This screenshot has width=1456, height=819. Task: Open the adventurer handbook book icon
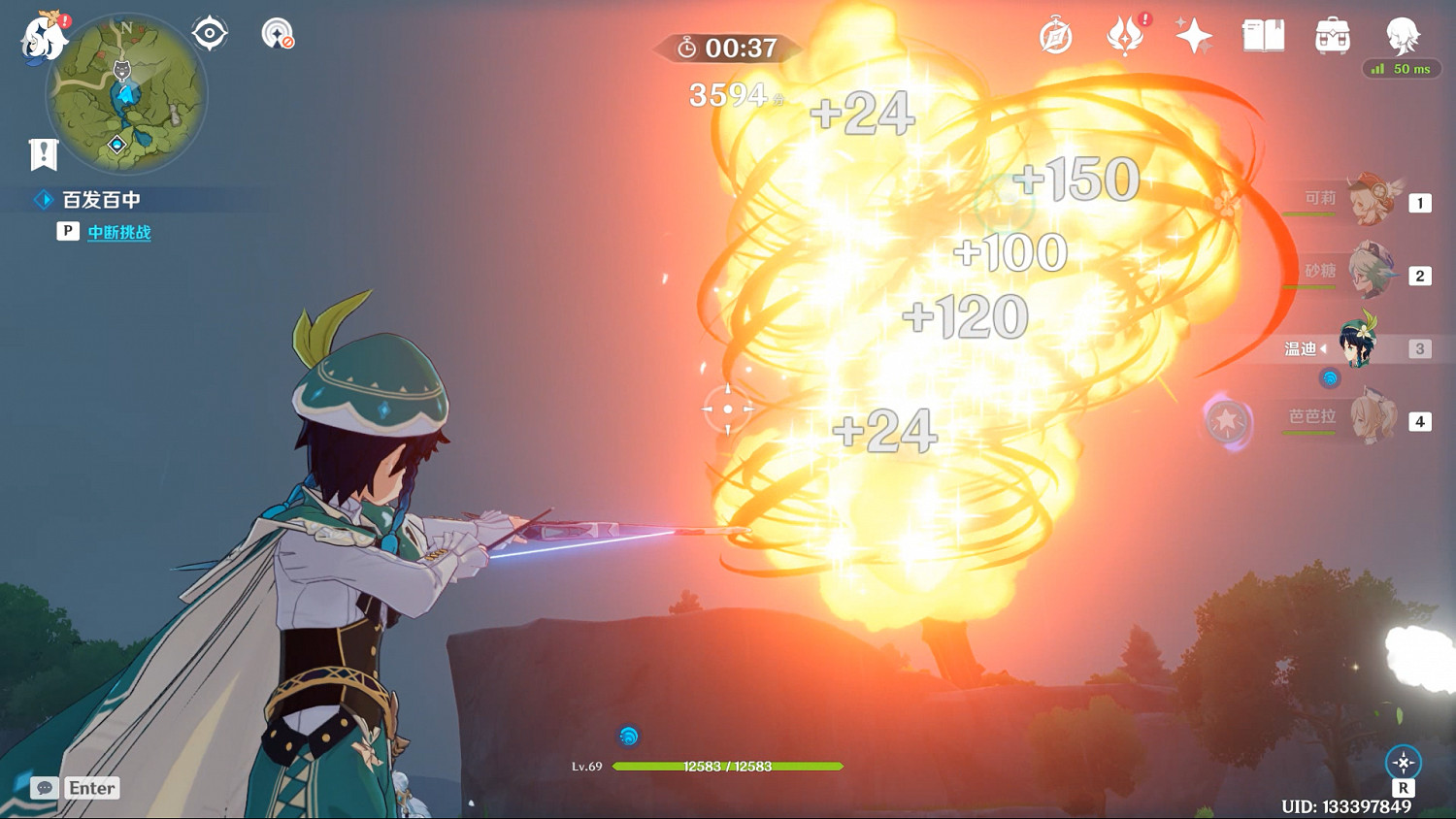pos(1263,37)
